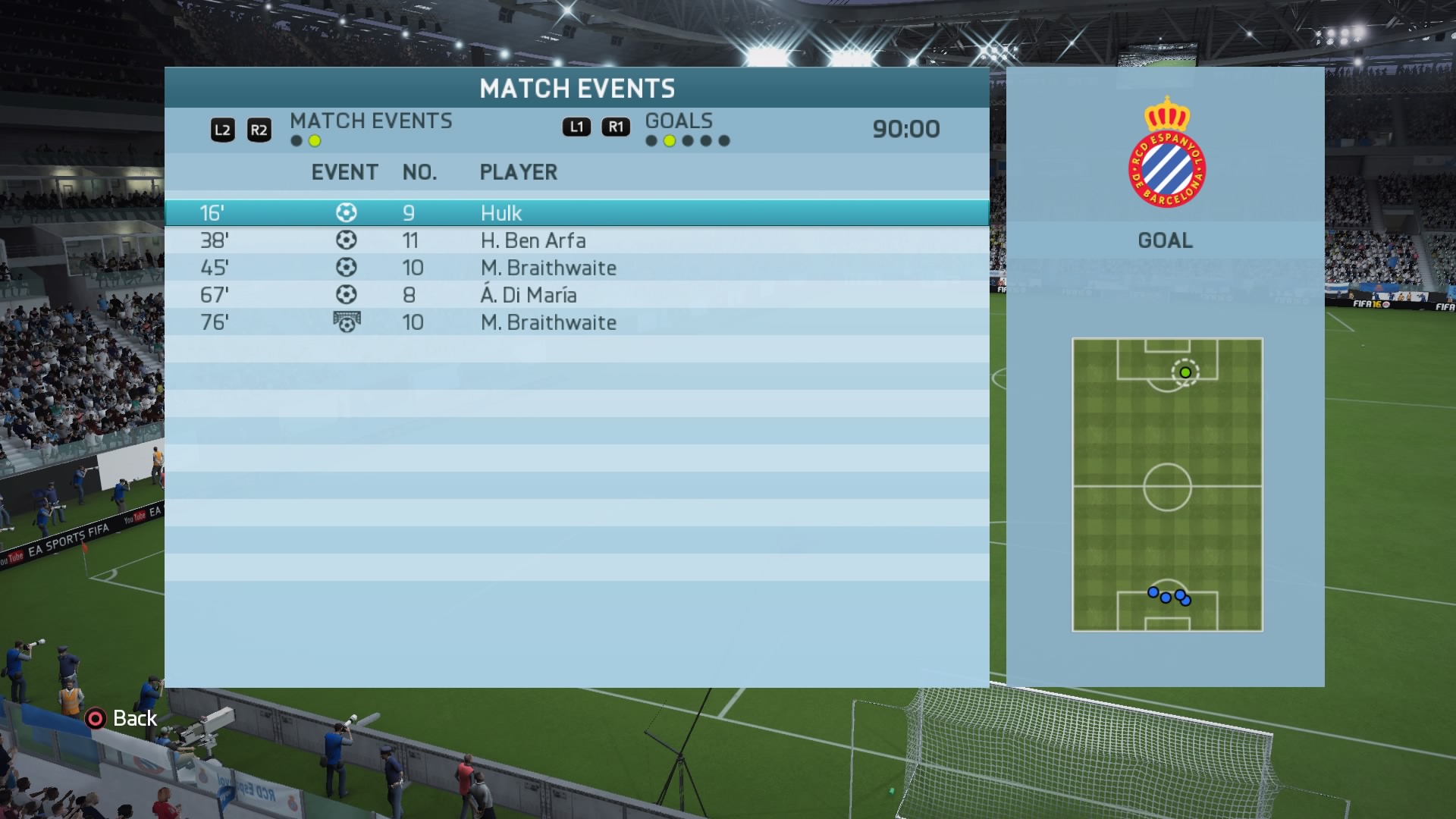Switch to the Match Events category
The image size is (1456, 819).
370,121
